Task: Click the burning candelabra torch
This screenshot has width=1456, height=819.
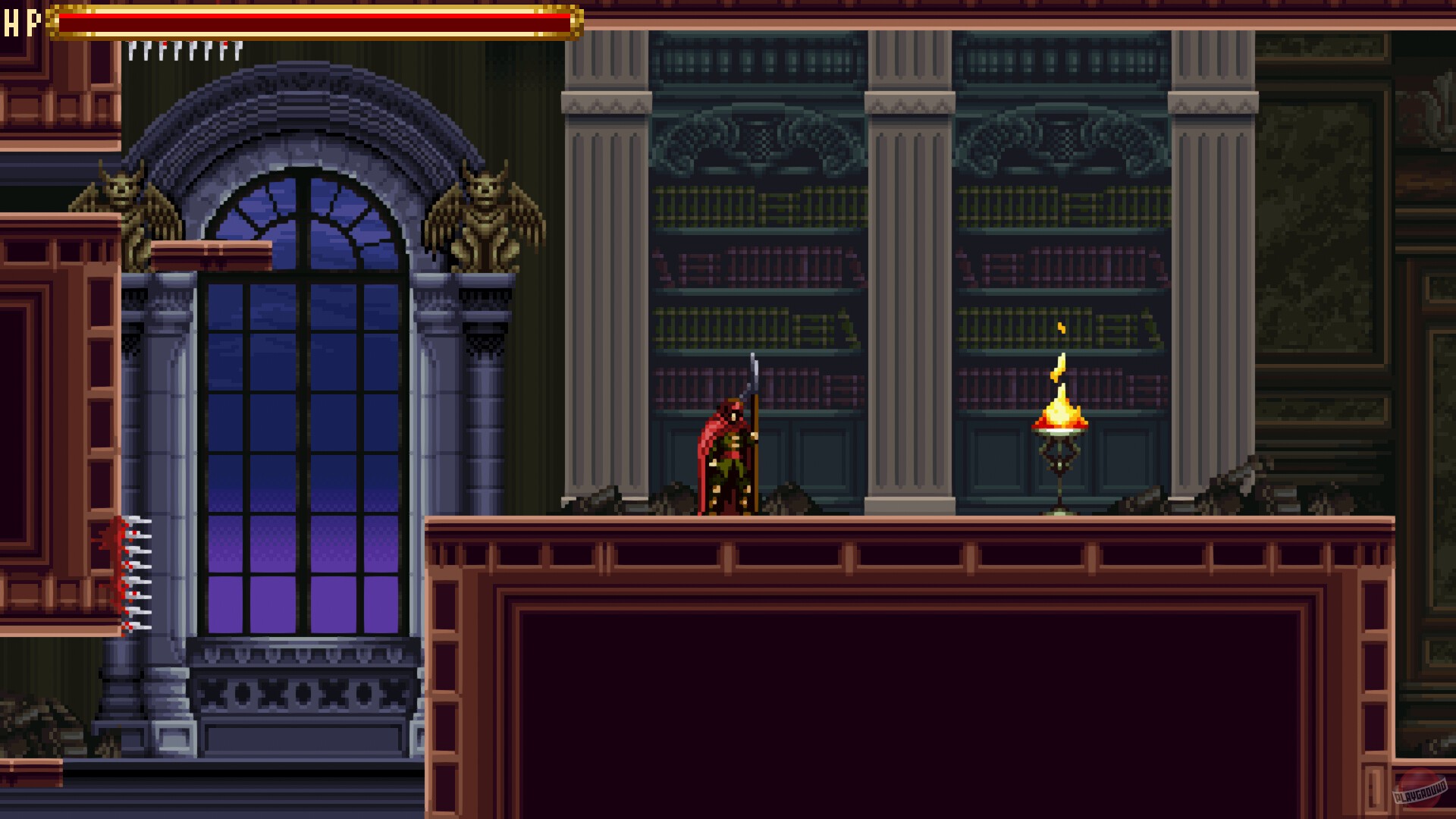Action: tap(1060, 447)
